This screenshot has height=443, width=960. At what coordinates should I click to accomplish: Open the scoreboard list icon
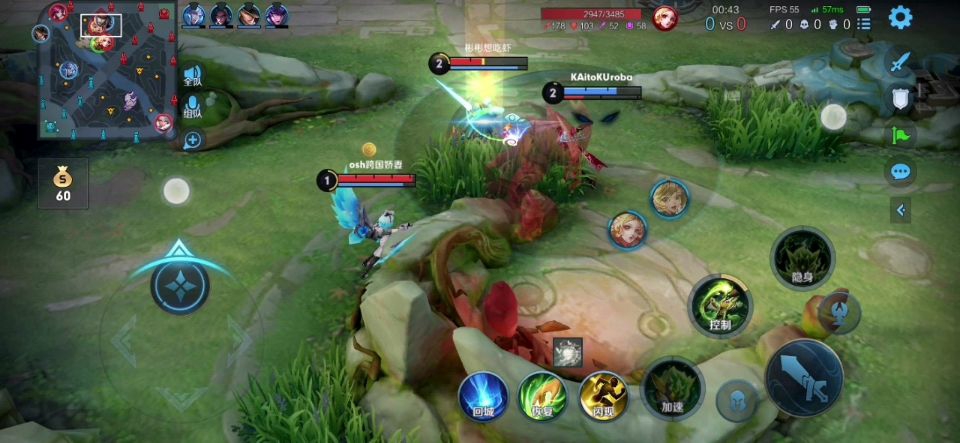(x=864, y=22)
